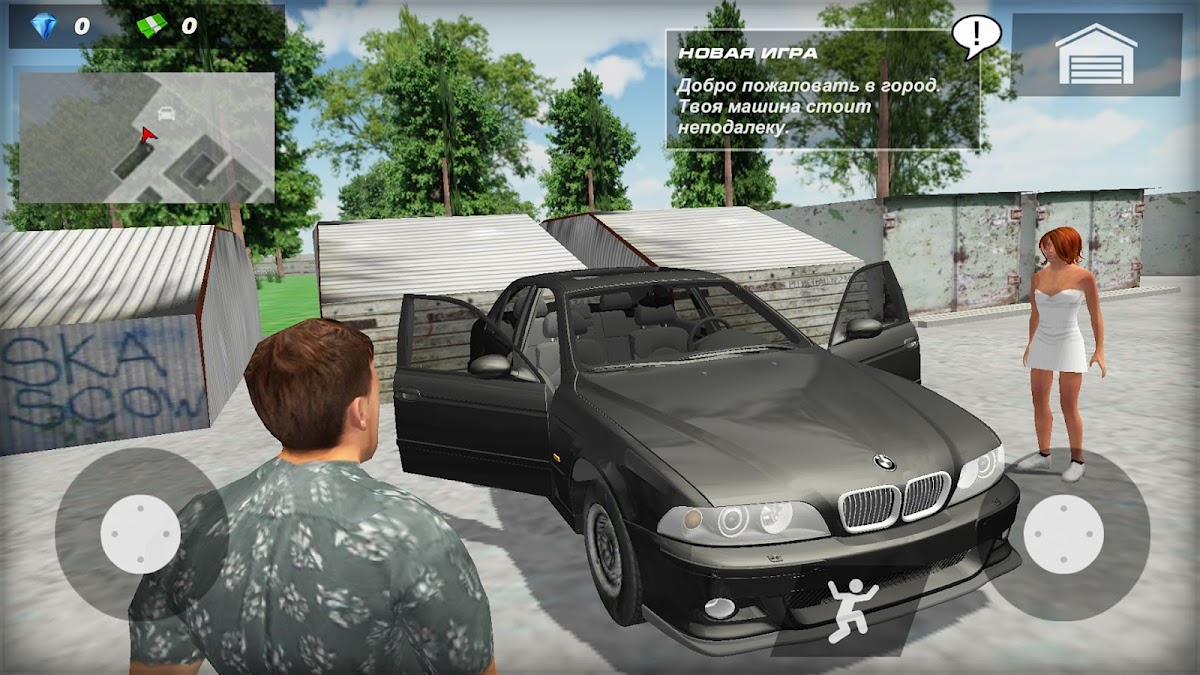Open the garage menu button
The width and height of the screenshot is (1200, 675).
pyautogui.click(x=1096, y=54)
